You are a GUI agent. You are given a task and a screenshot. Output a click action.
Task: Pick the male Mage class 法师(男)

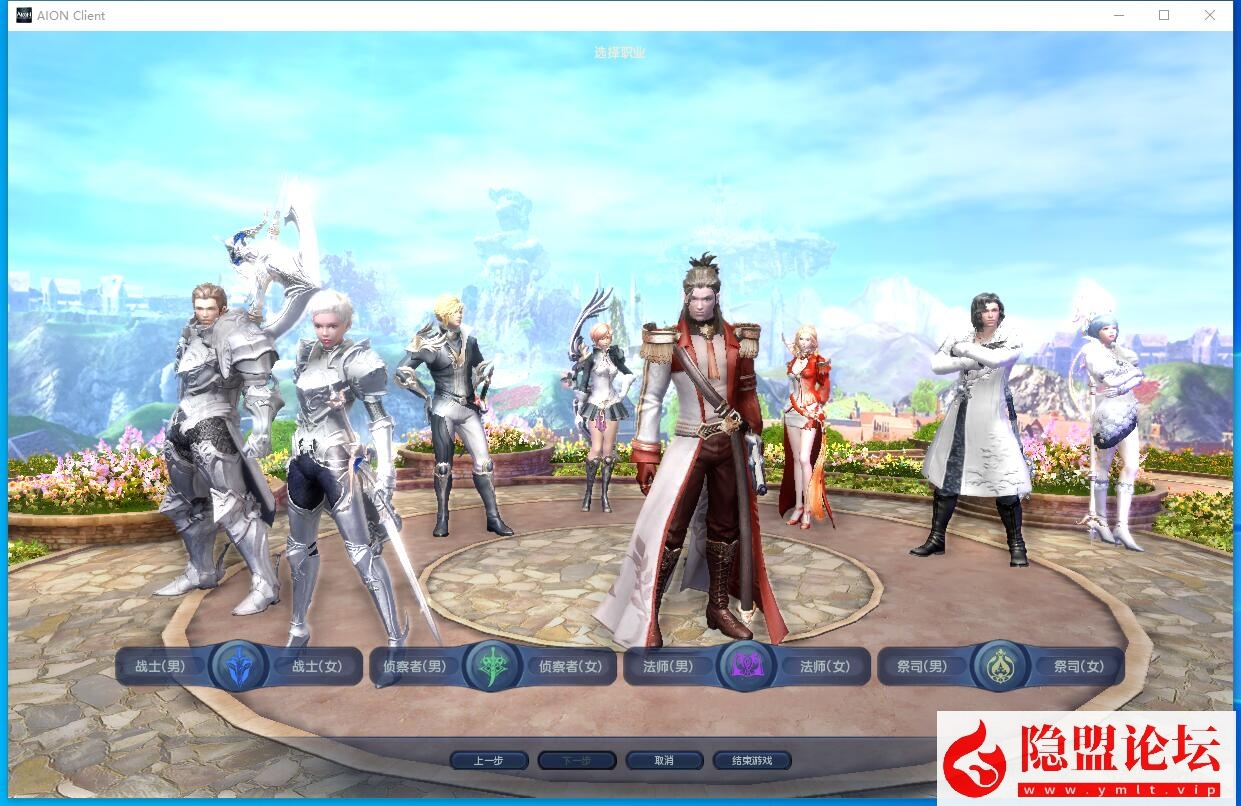point(668,666)
